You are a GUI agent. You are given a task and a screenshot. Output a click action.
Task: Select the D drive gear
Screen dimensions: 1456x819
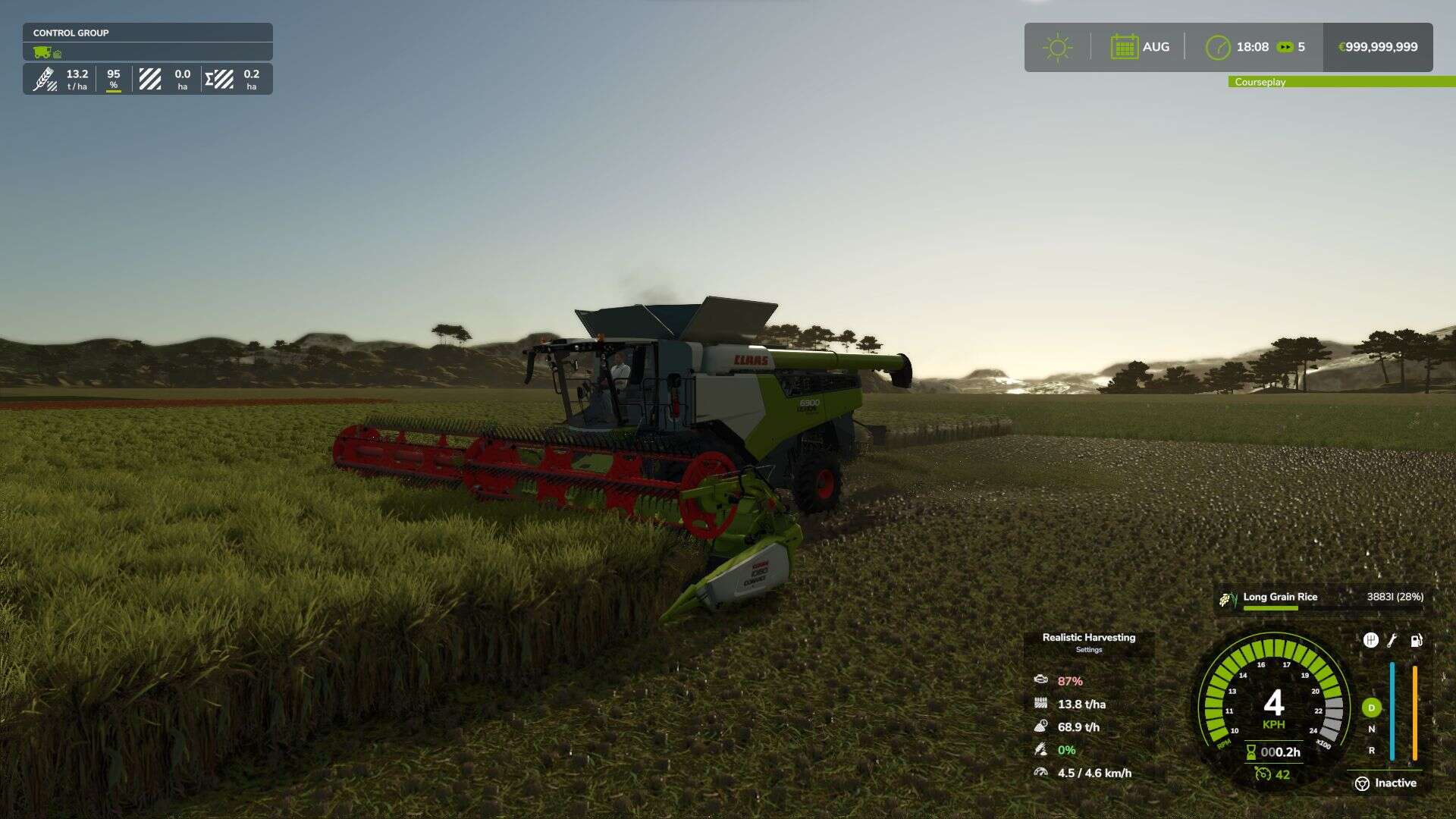(1371, 708)
